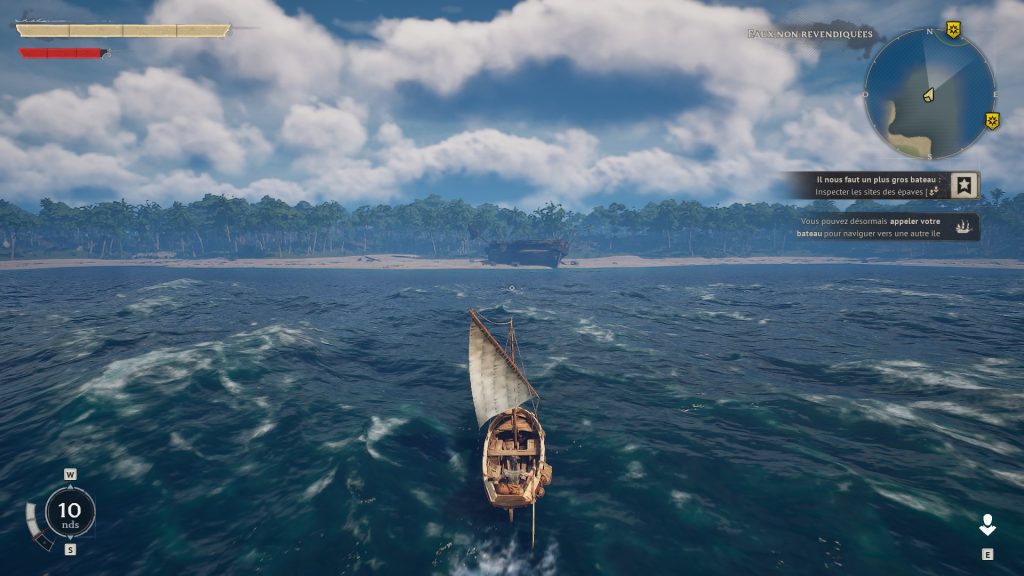Click the person-with-down-arrow icon
1024x576 pixels.
tap(987, 526)
